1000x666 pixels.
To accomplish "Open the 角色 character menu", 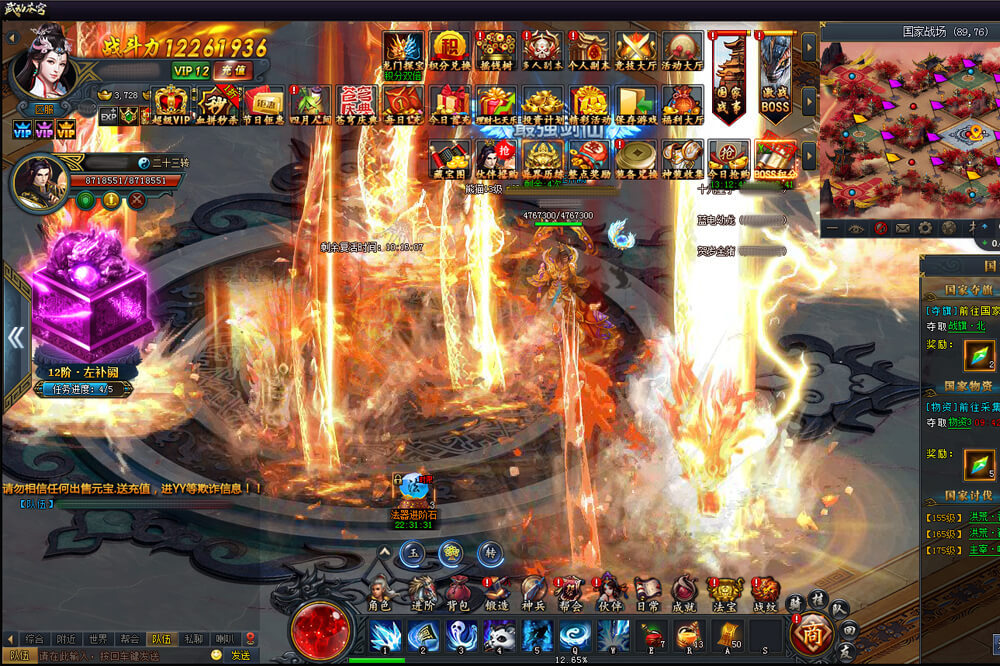I will pos(379,593).
